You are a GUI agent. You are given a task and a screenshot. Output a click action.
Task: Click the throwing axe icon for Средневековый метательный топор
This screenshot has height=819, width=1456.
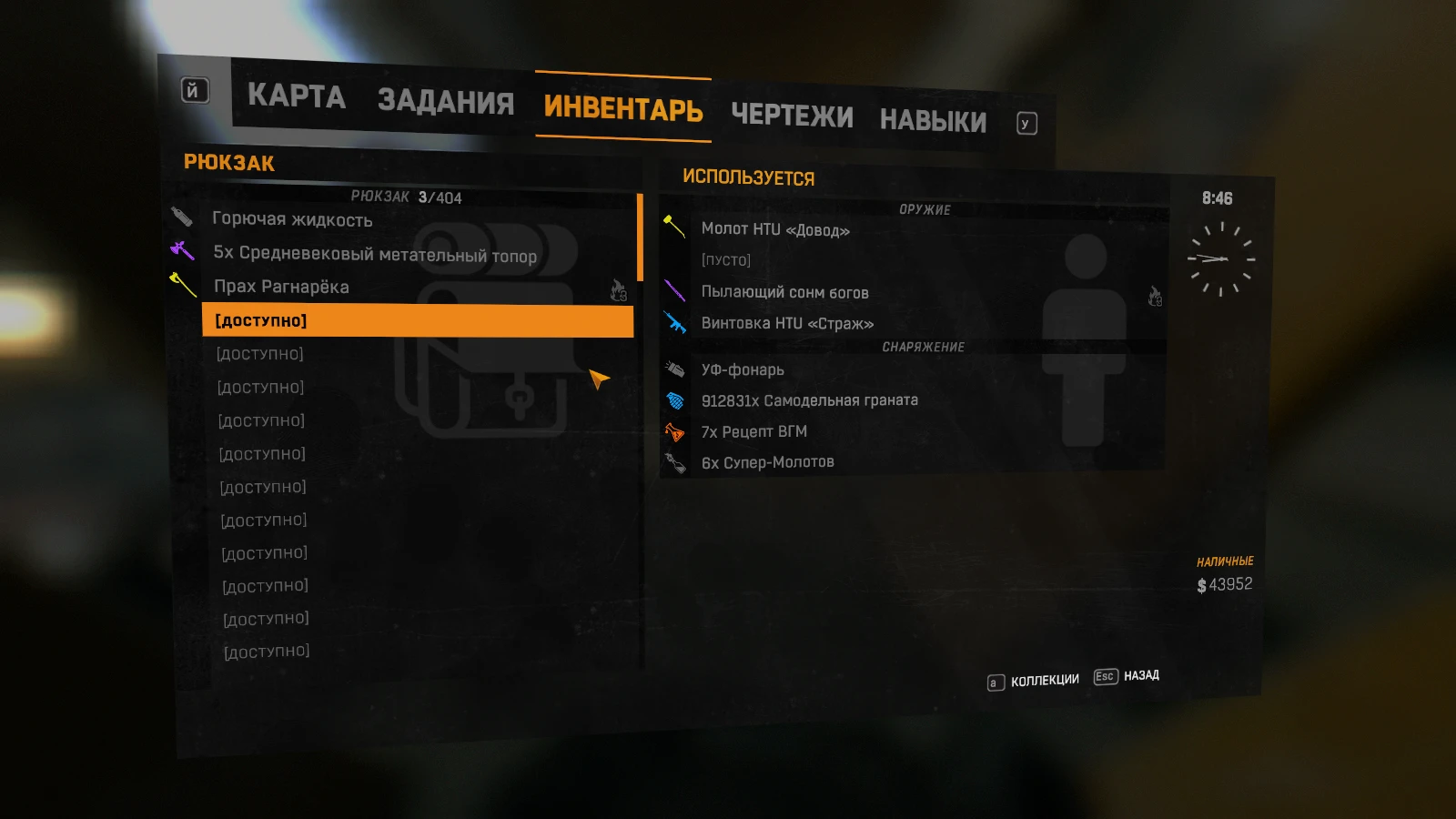[182, 252]
